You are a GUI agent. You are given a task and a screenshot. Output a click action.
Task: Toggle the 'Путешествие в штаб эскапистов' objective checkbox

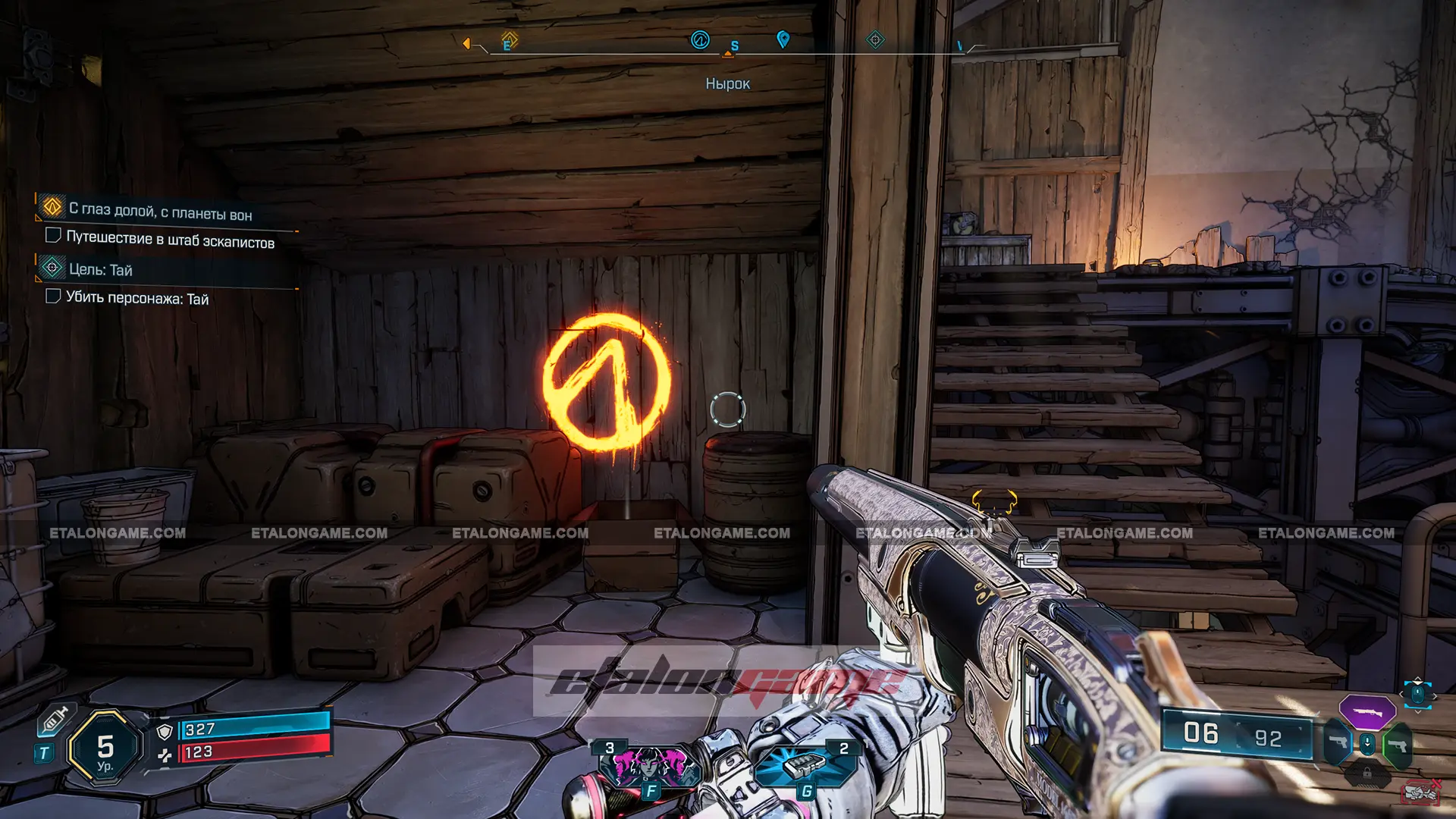[x=53, y=235]
